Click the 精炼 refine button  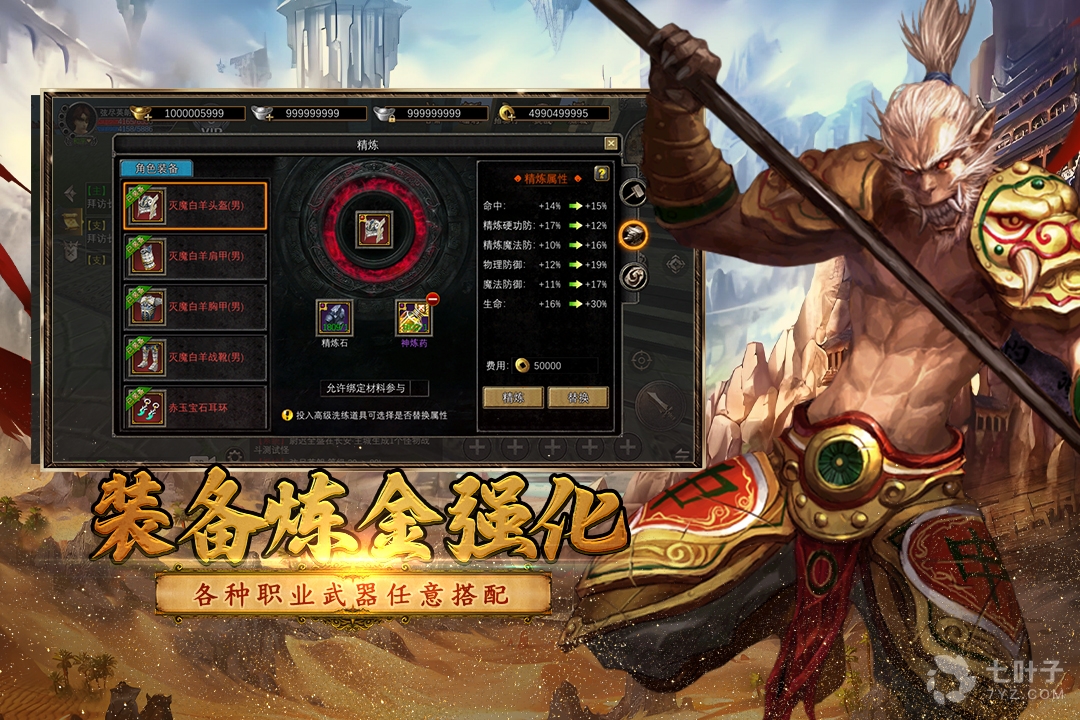click(513, 397)
